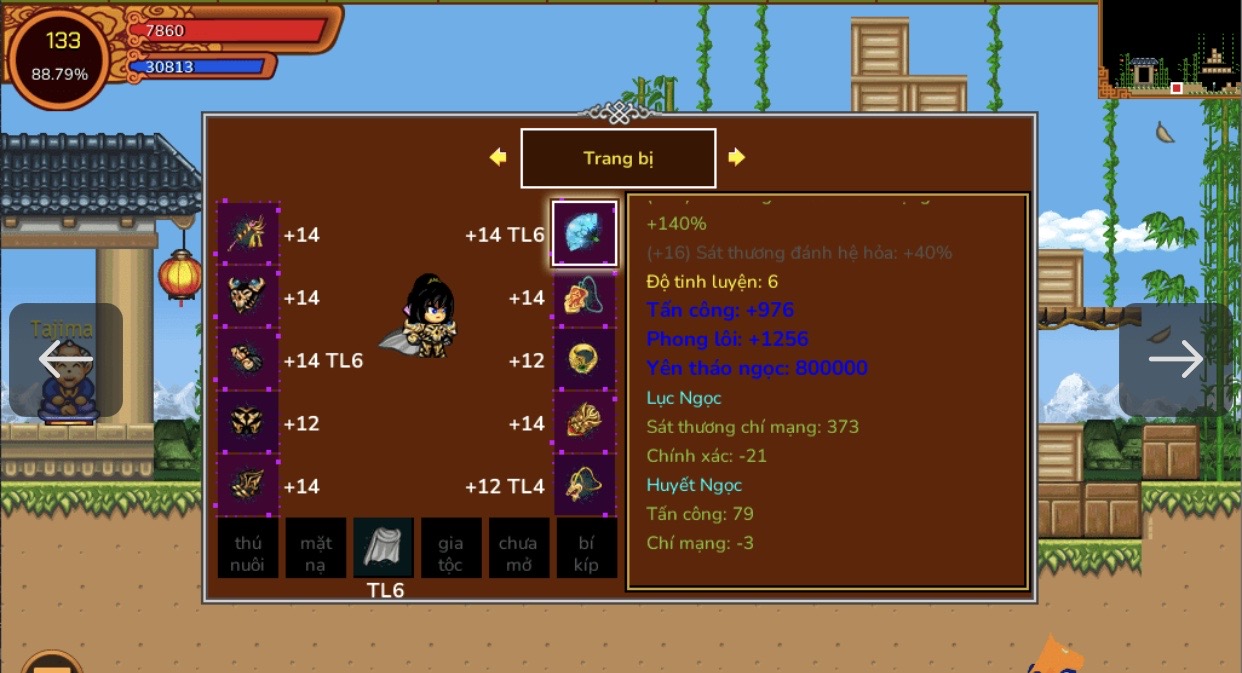The height and width of the screenshot is (673, 1242).
Task: Click the bí kíp secret manual slot
Action: (x=586, y=548)
